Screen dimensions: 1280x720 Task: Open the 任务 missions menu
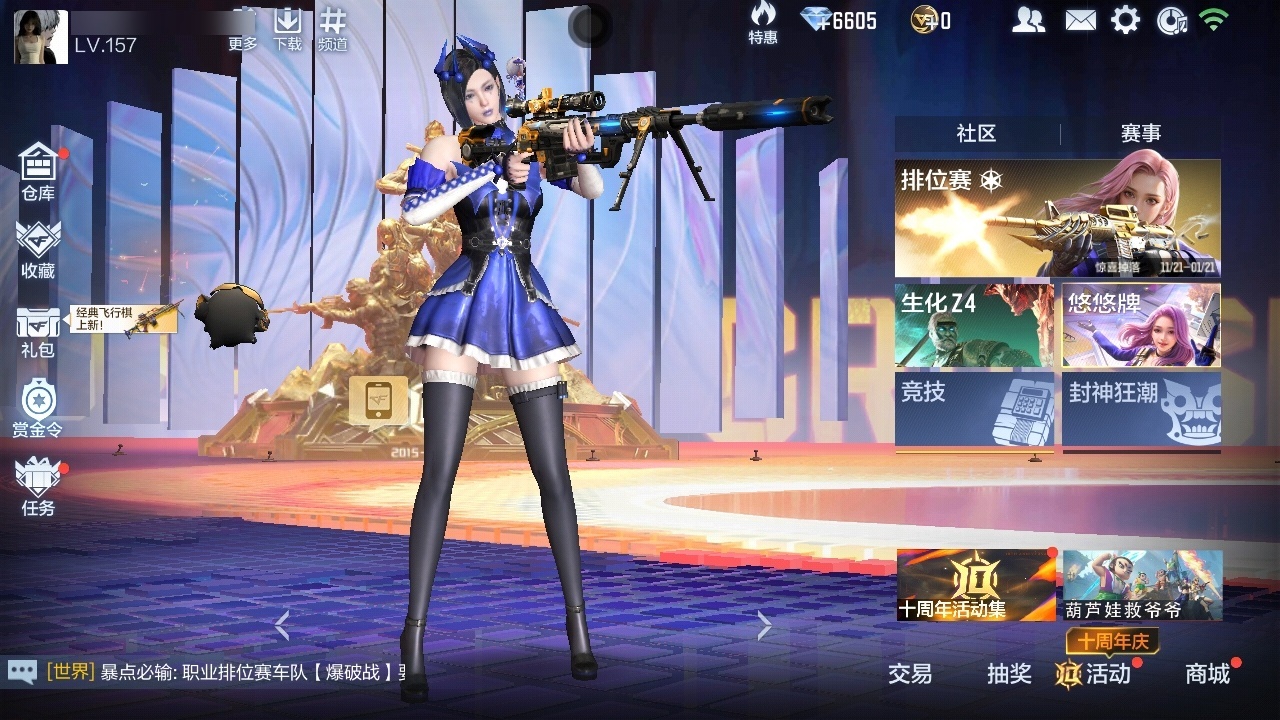pos(38,487)
